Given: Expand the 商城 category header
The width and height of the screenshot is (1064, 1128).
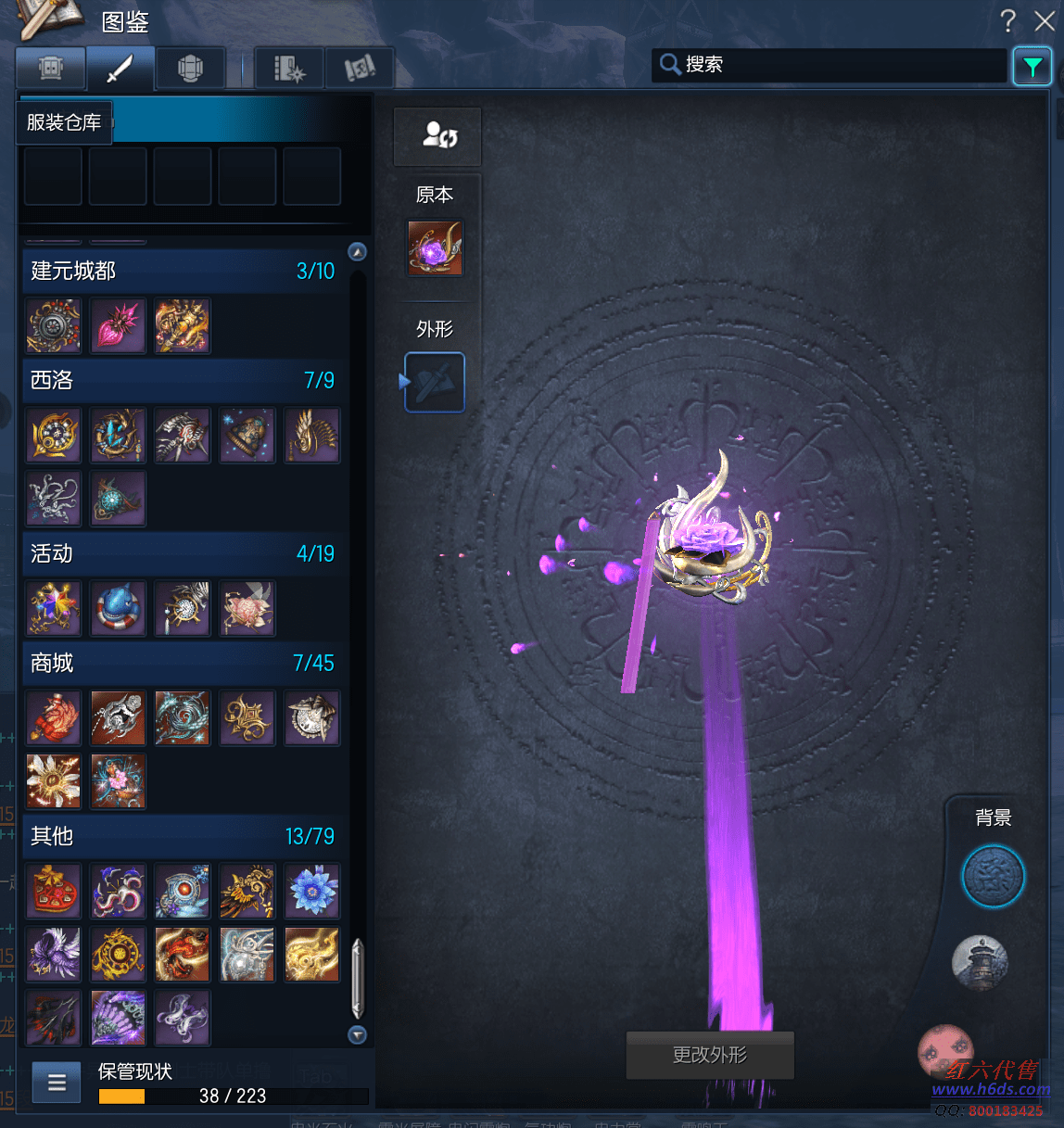Looking at the screenshot, I should coord(183,663).
